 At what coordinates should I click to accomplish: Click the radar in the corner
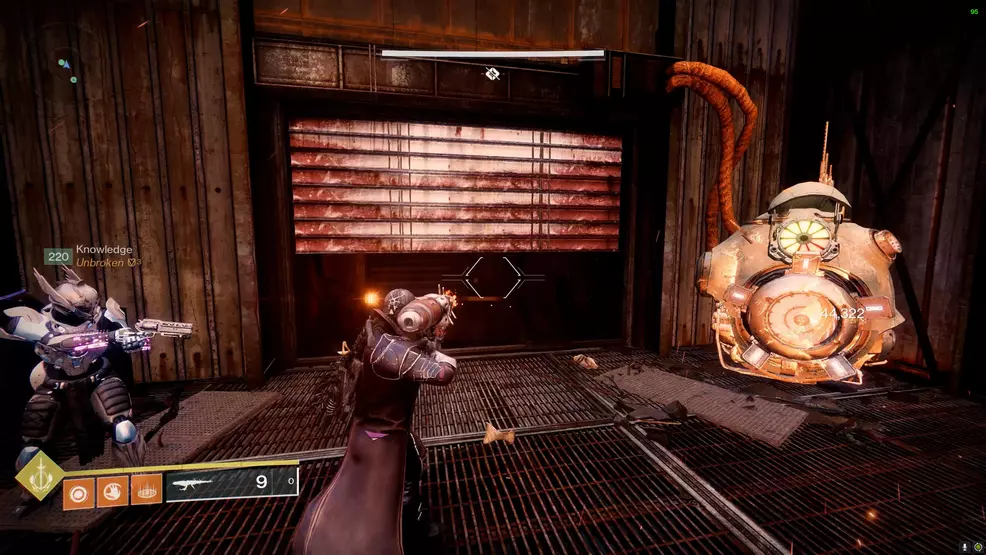tap(65, 68)
